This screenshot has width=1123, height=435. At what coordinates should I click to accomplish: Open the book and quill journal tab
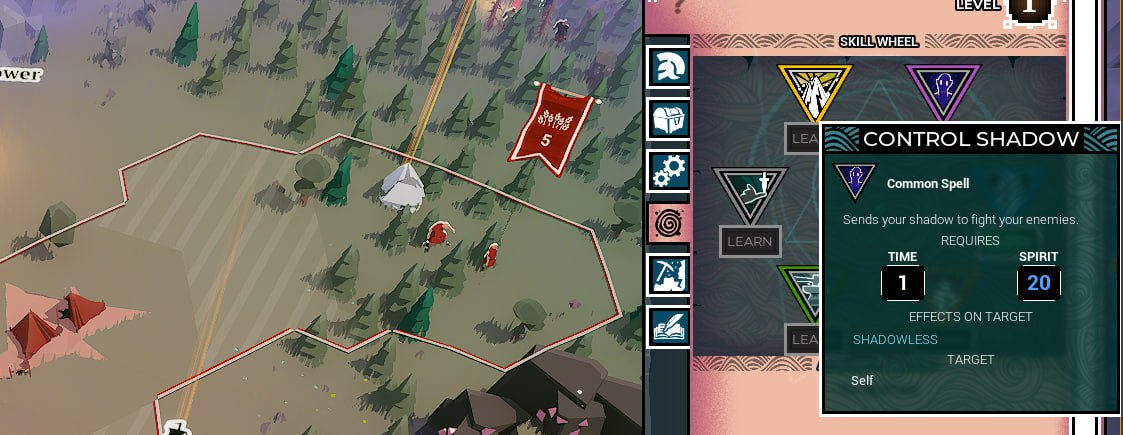pyautogui.click(x=667, y=326)
